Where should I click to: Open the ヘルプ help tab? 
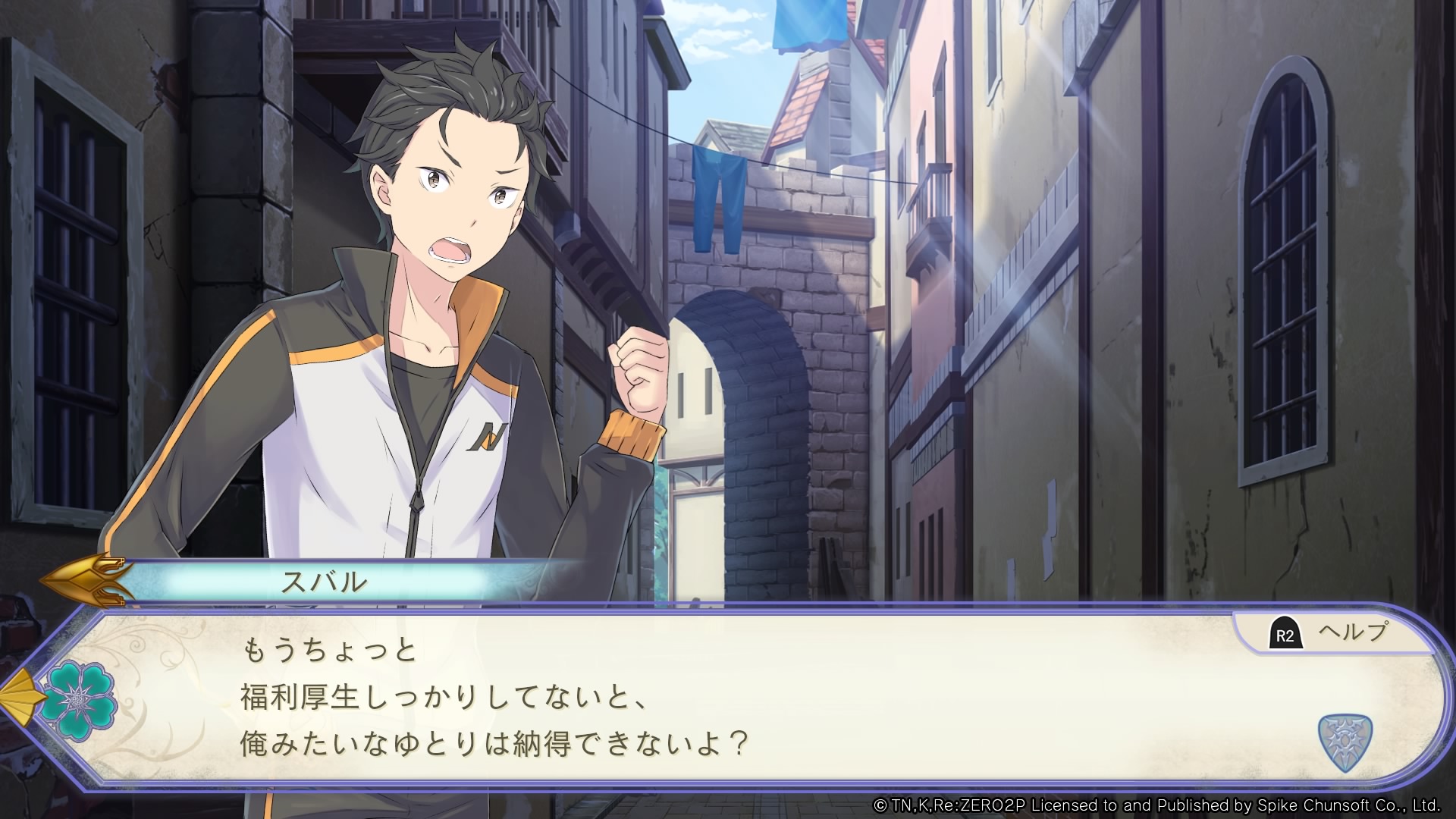(x=1332, y=633)
